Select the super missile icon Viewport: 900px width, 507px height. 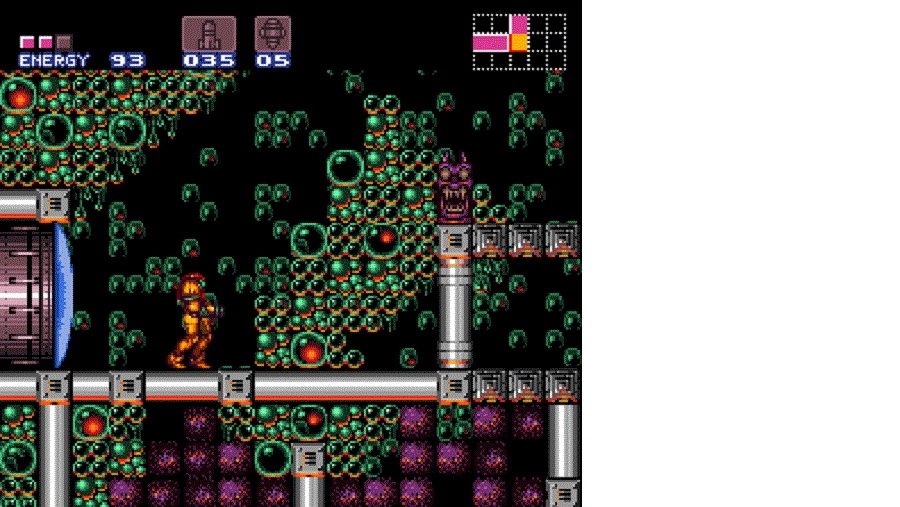tap(272, 33)
